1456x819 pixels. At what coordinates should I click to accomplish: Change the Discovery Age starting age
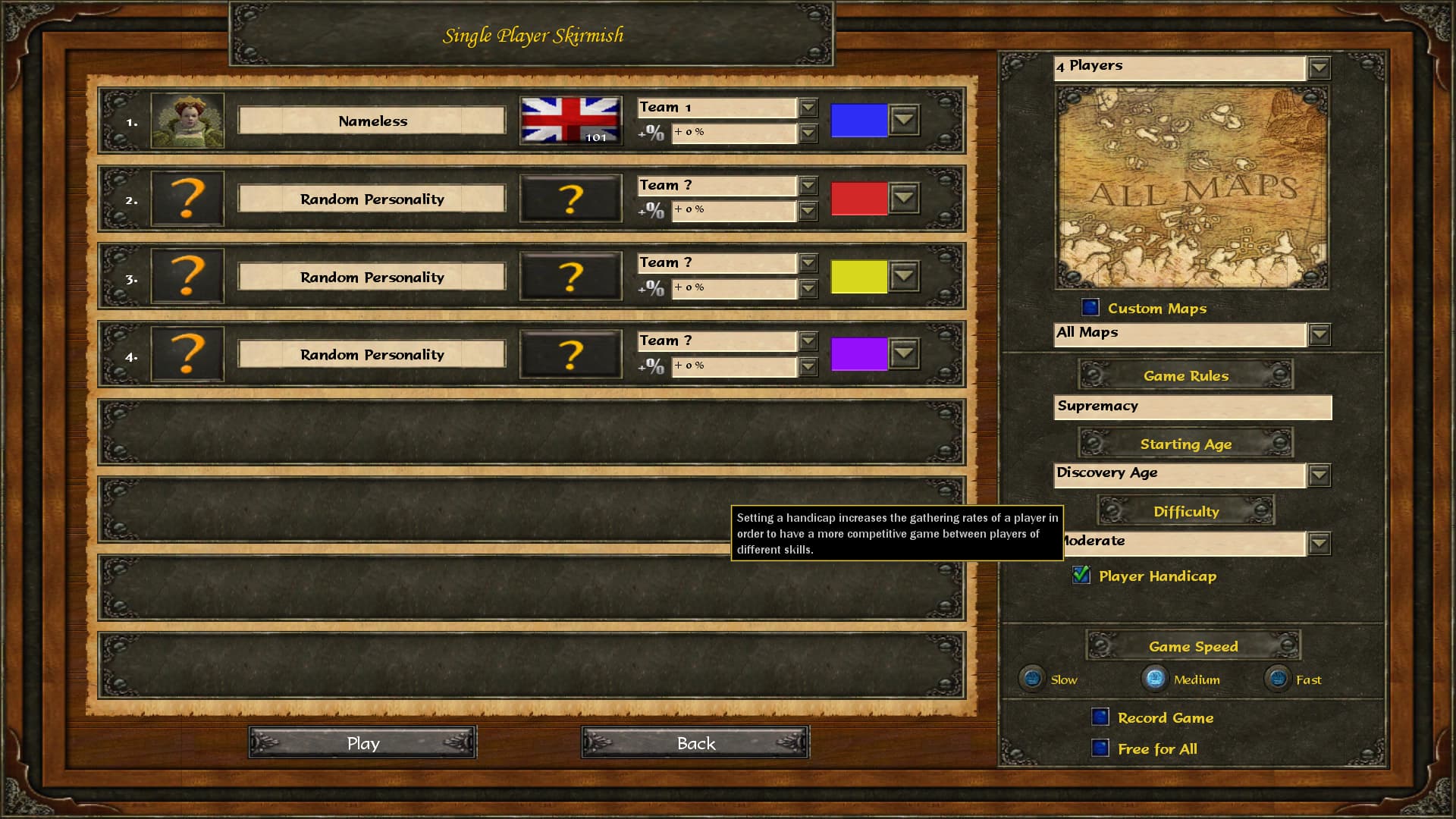(x=1319, y=475)
